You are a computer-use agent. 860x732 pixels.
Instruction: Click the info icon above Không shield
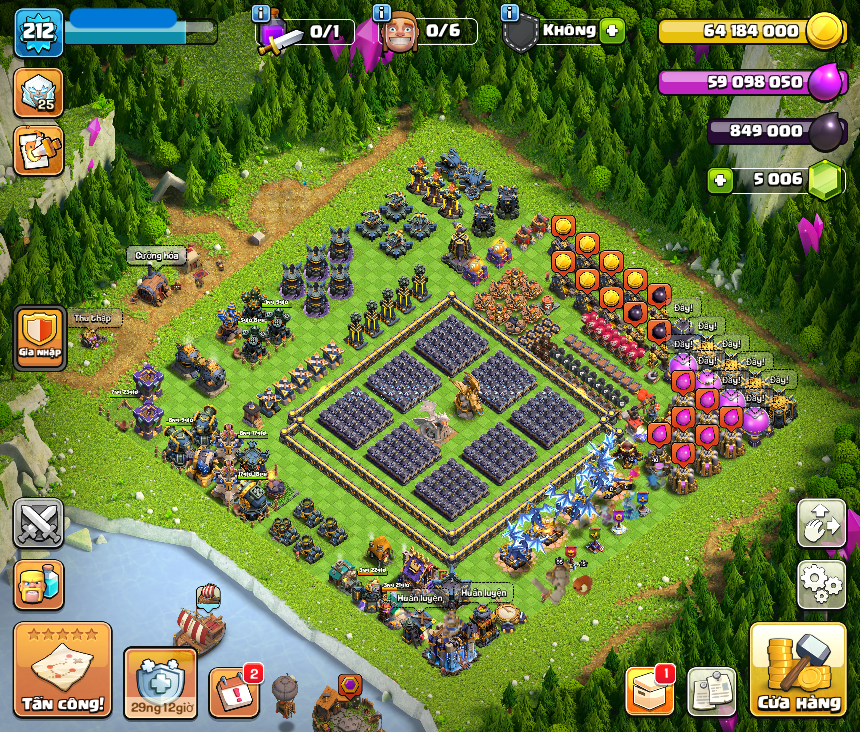coord(509,13)
